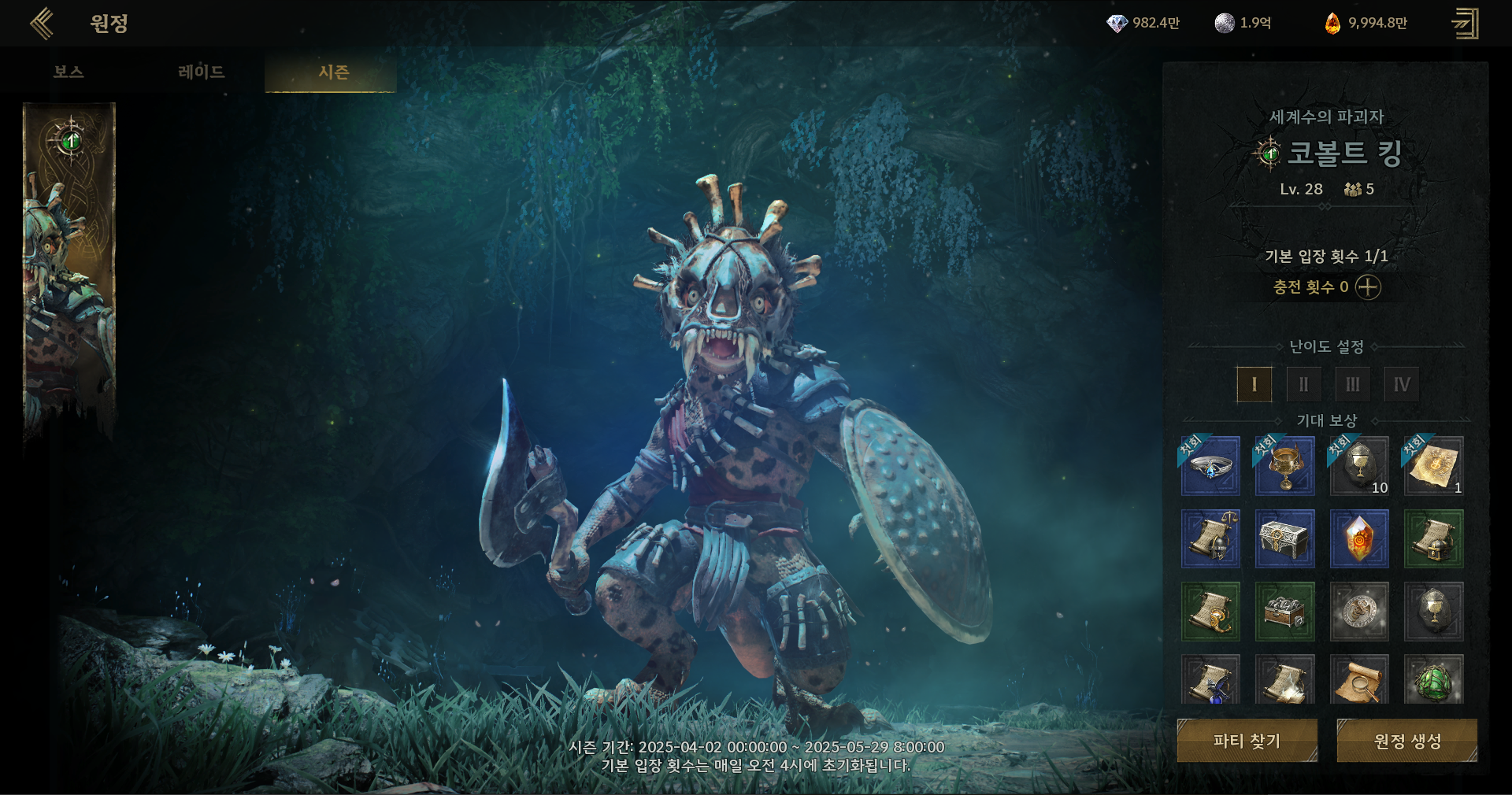
Task: Show the glowing golden parchment reward
Action: click(x=1433, y=466)
